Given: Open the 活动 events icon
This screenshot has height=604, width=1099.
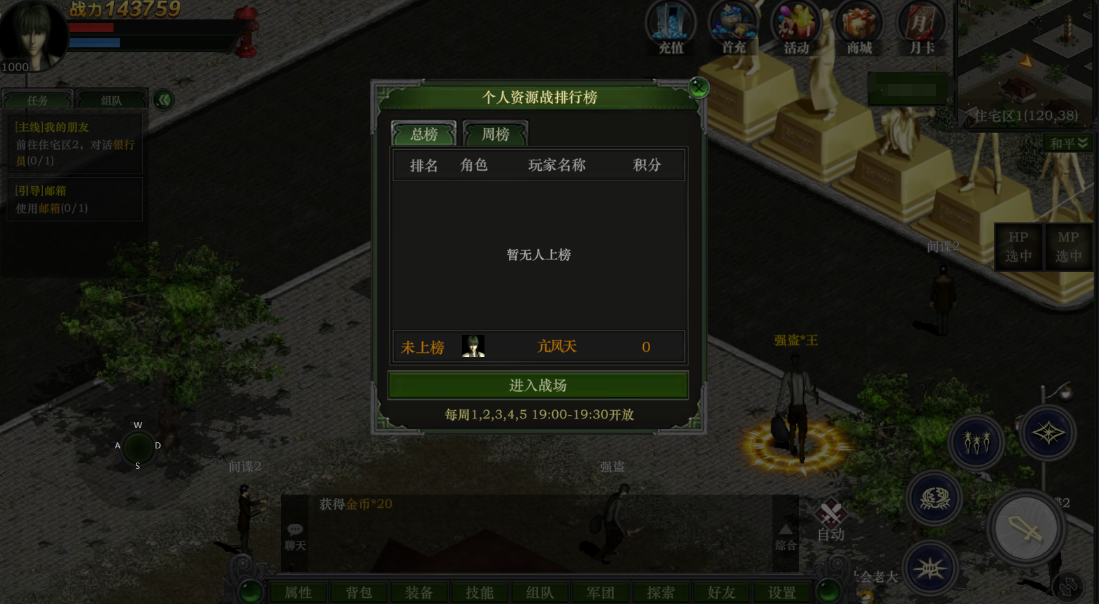Looking at the screenshot, I should 796,28.
